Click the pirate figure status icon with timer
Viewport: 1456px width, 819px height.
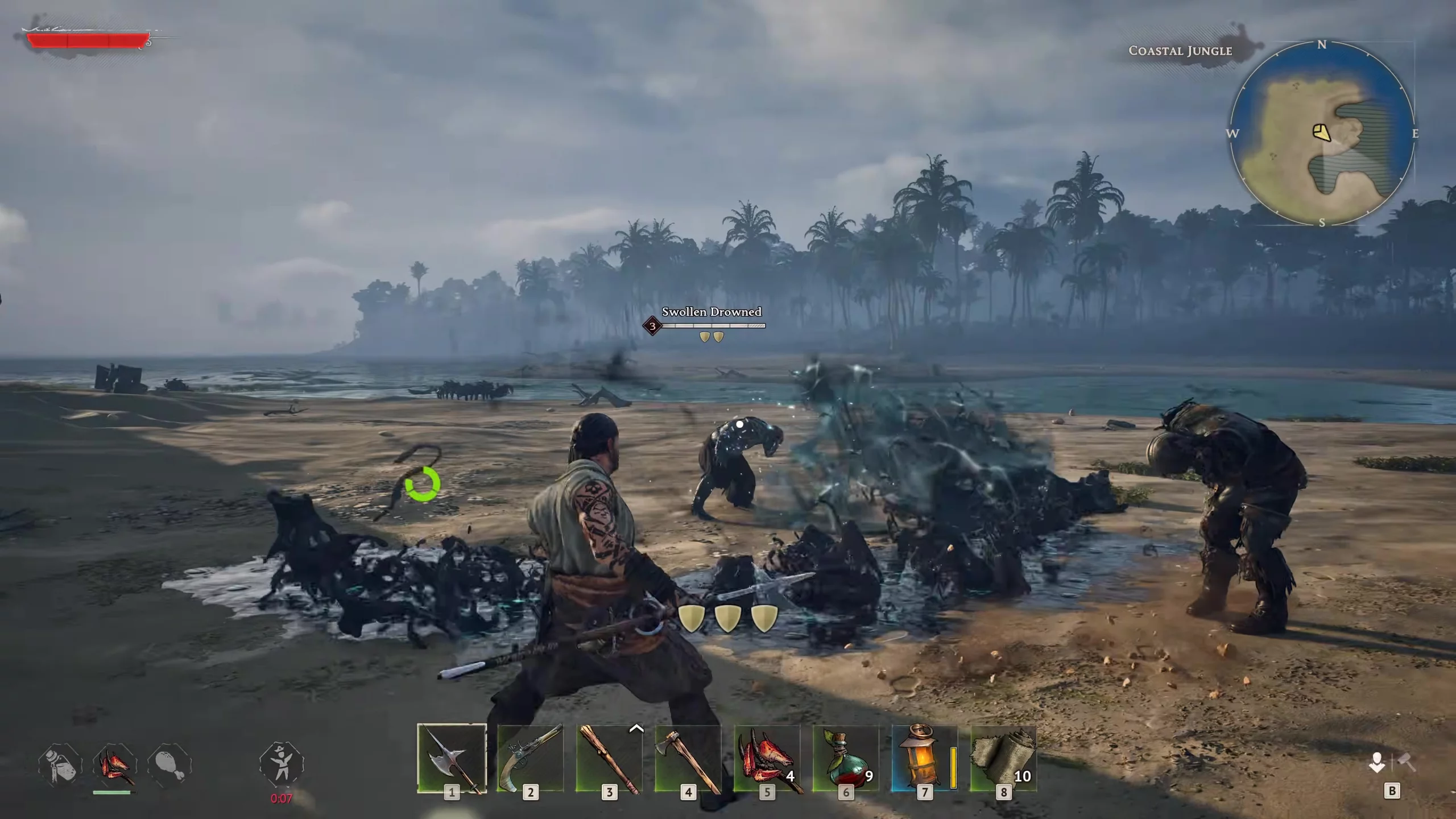point(282,763)
